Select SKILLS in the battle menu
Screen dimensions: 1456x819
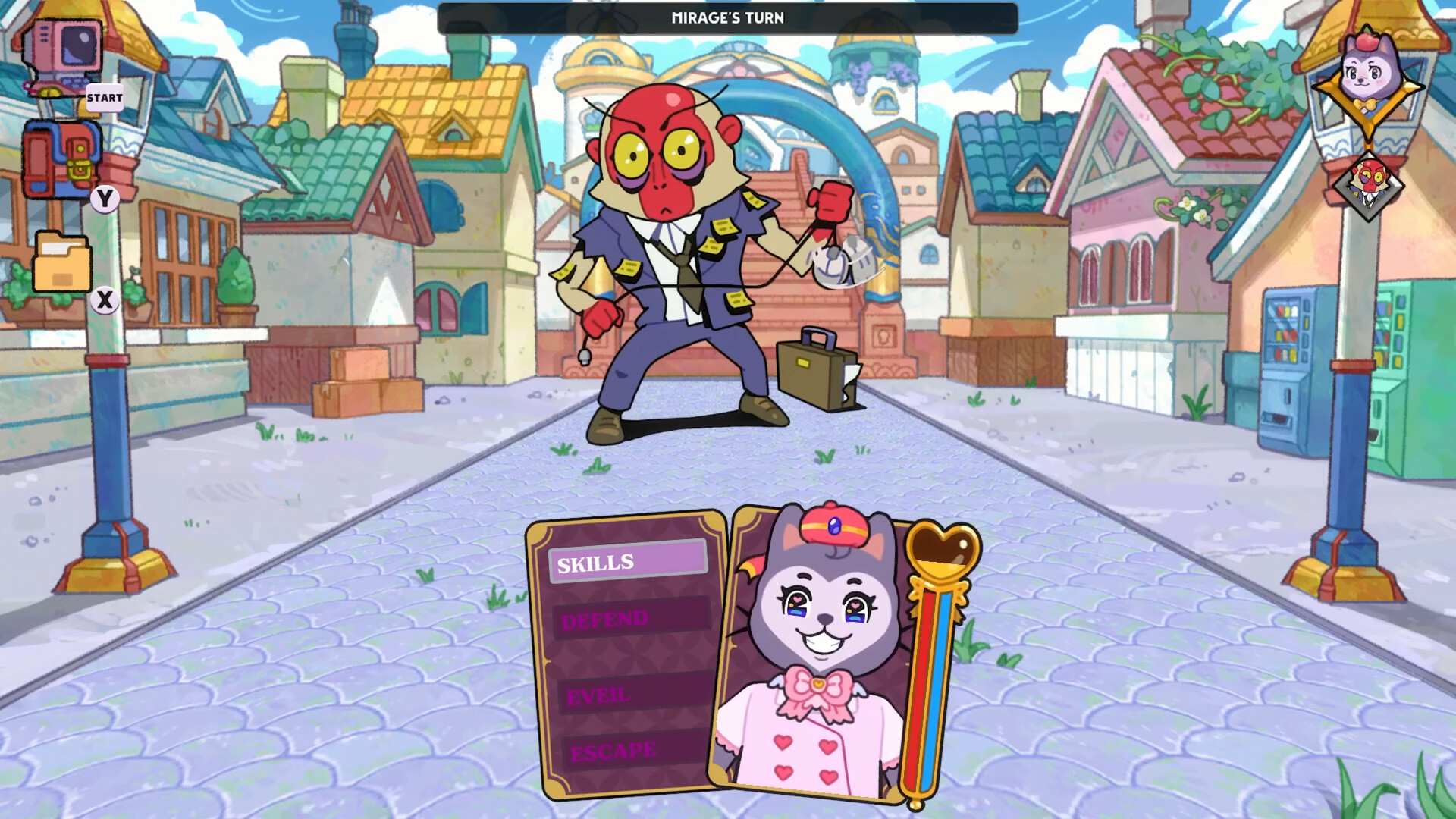tap(626, 562)
